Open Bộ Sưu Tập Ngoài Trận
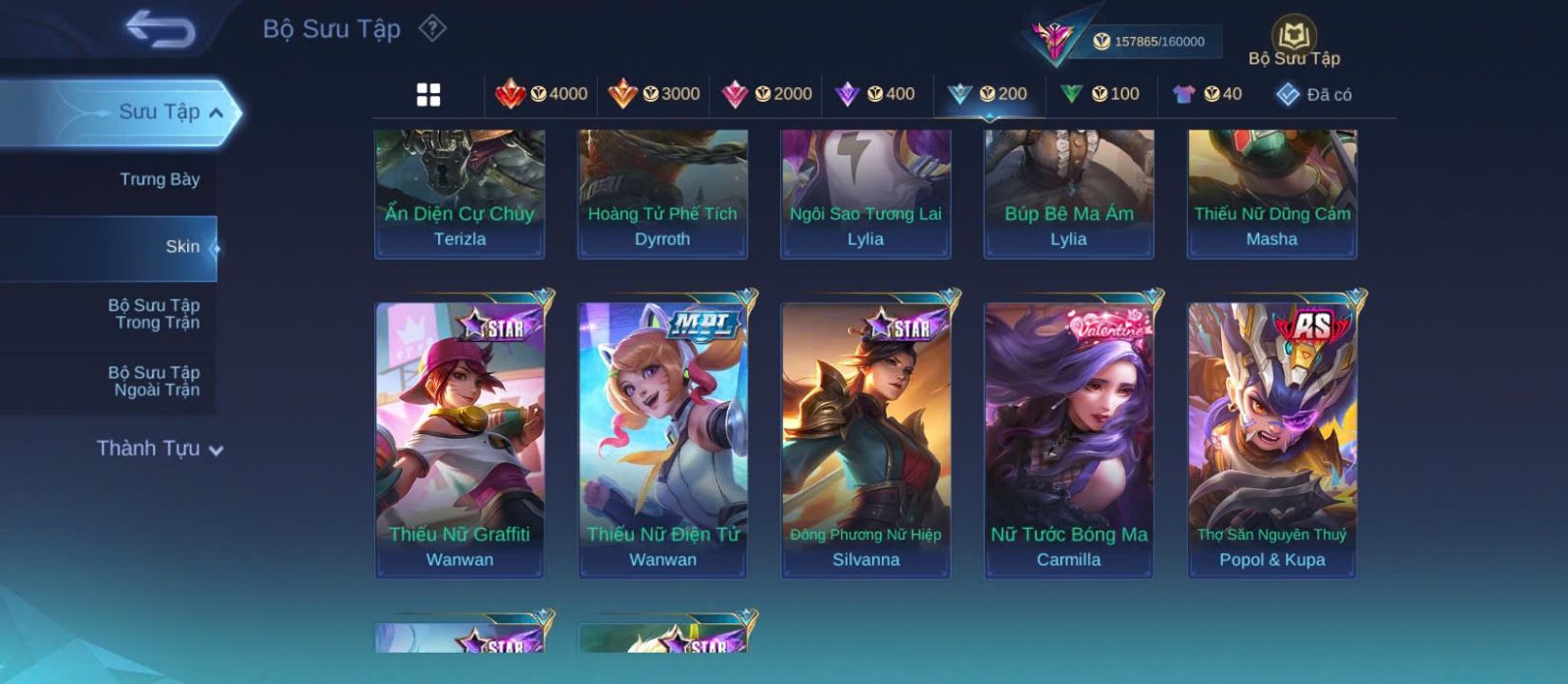This screenshot has width=1568, height=684. click(x=156, y=381)
